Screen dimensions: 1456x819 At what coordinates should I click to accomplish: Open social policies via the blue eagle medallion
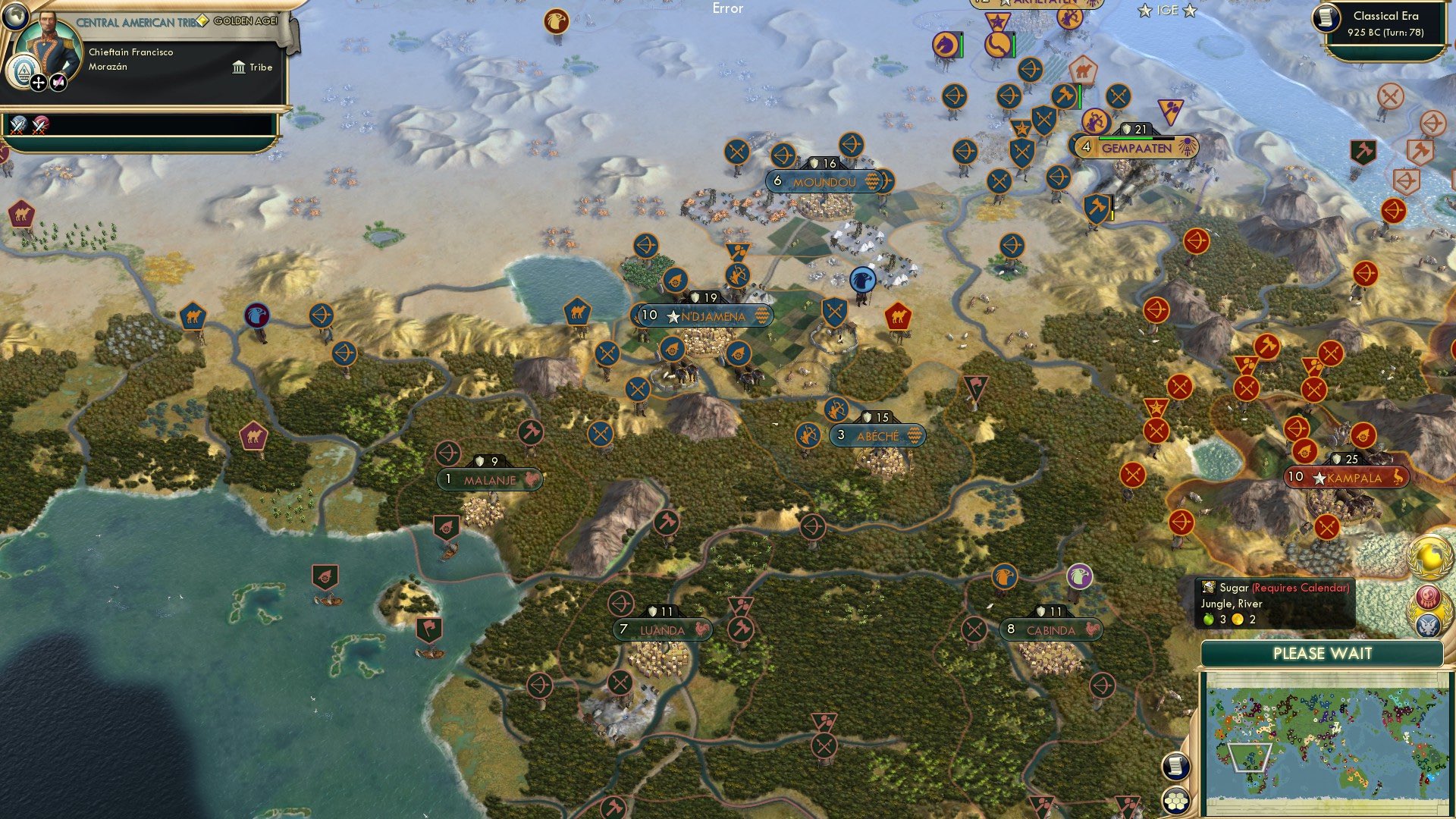tap(1429, 626)
